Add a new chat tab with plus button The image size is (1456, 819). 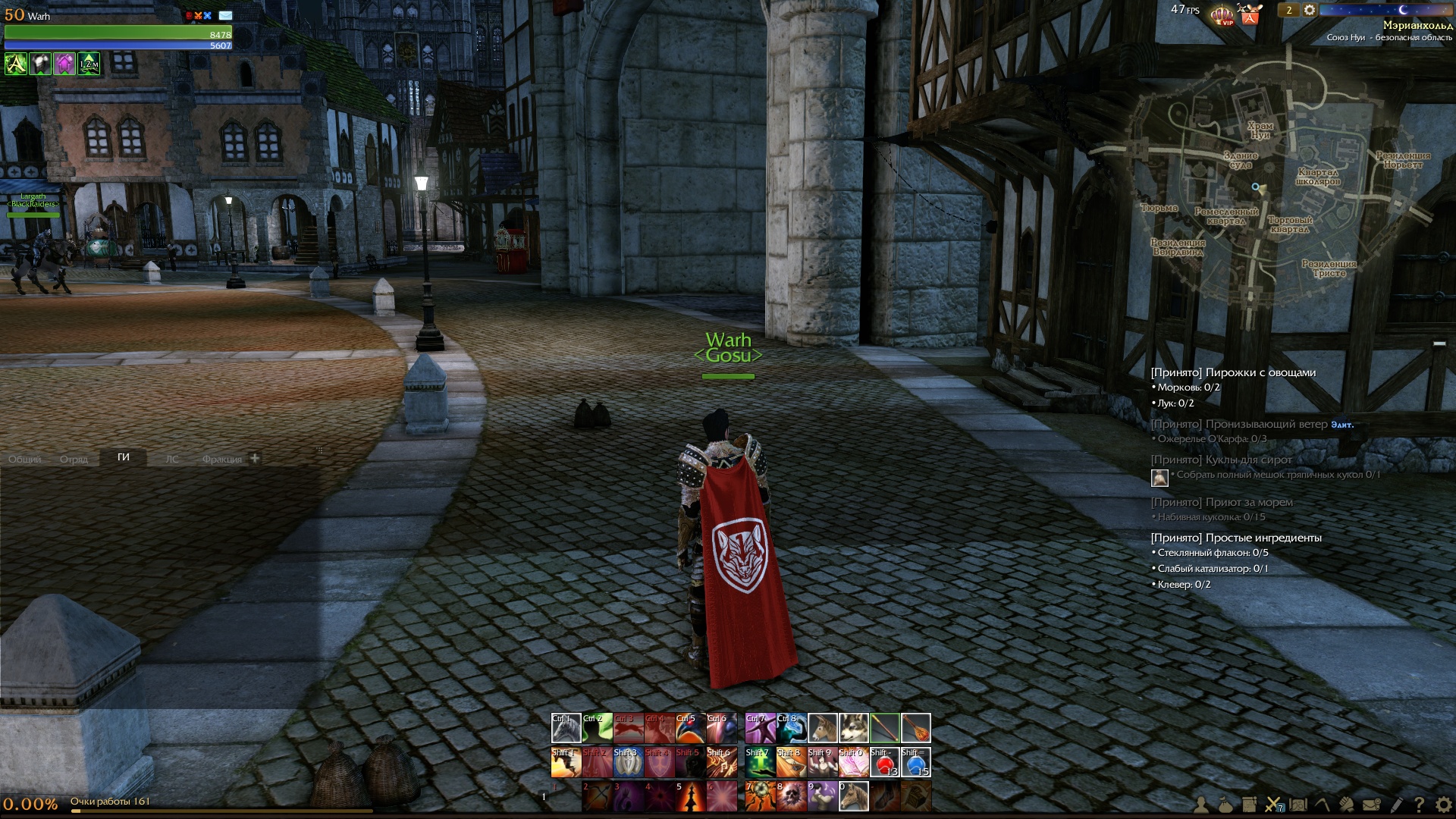coord(255,458)
